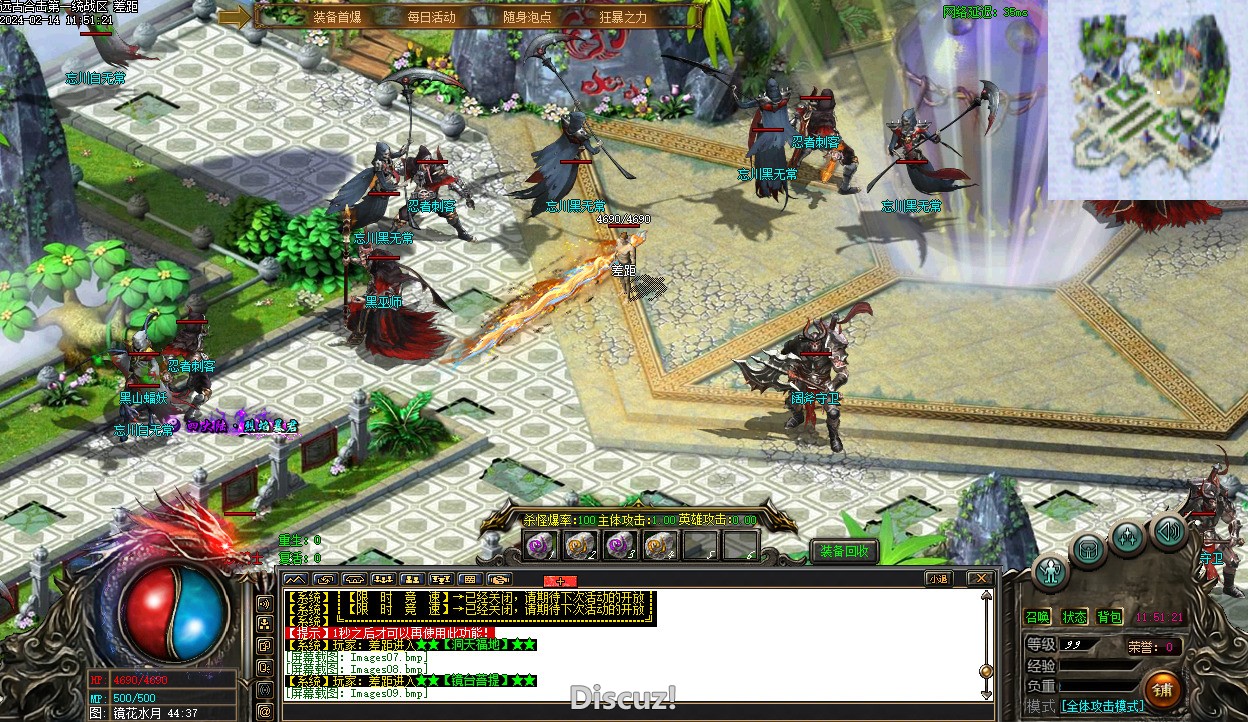Change the 全体攻击模式 attack mode

pos(1102,706)
